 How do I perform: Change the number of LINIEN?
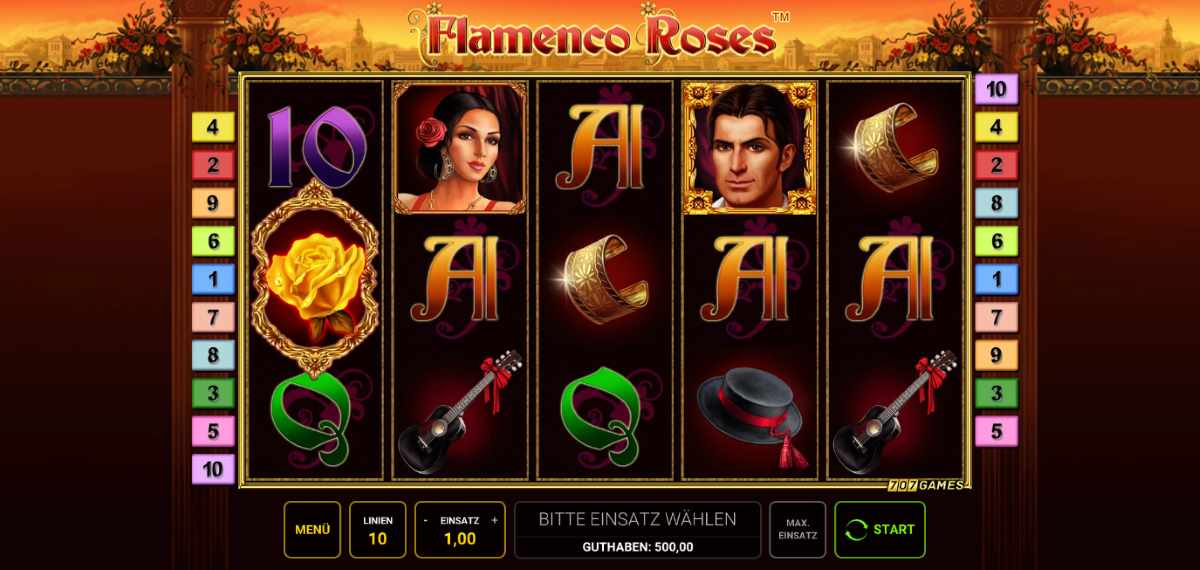point(378,530)
